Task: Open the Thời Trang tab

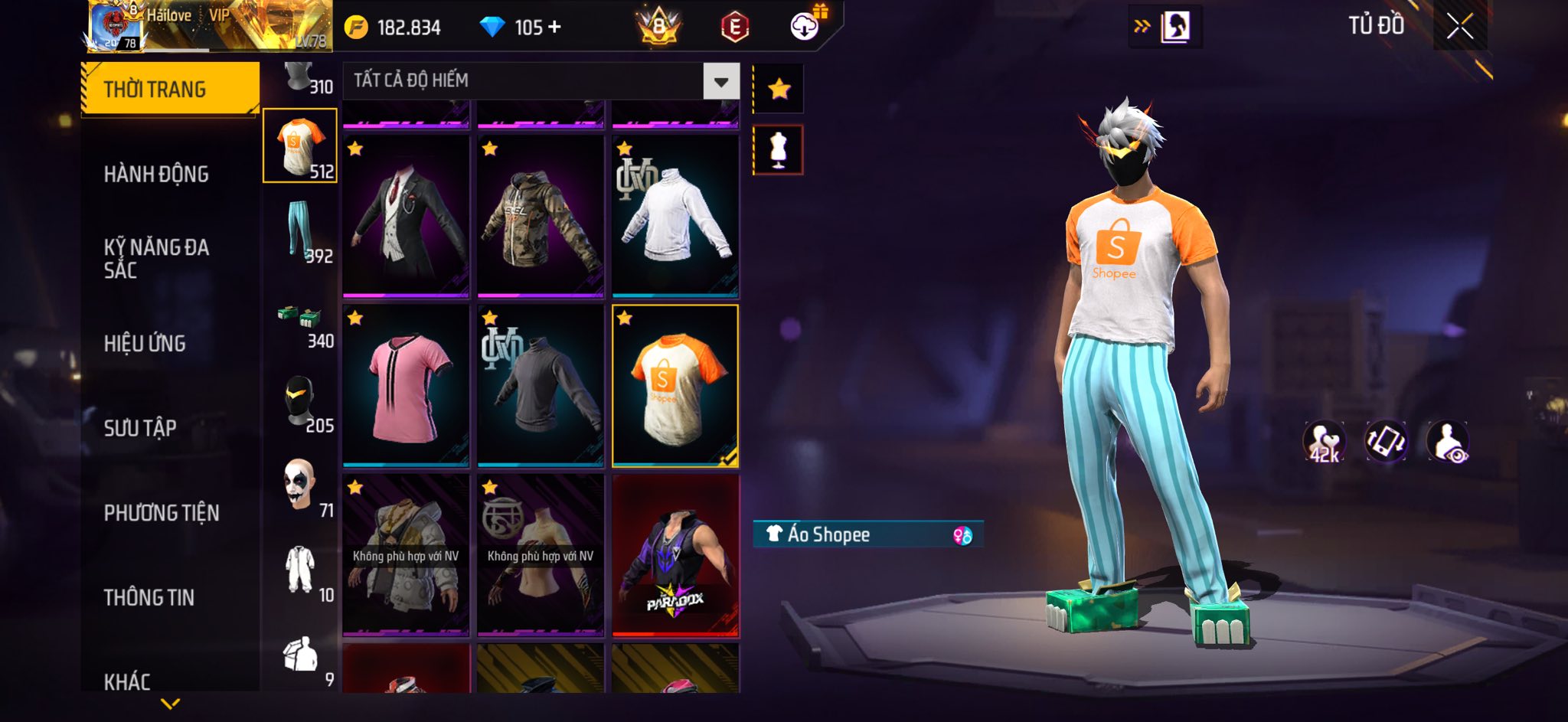Action: [170, 90]
